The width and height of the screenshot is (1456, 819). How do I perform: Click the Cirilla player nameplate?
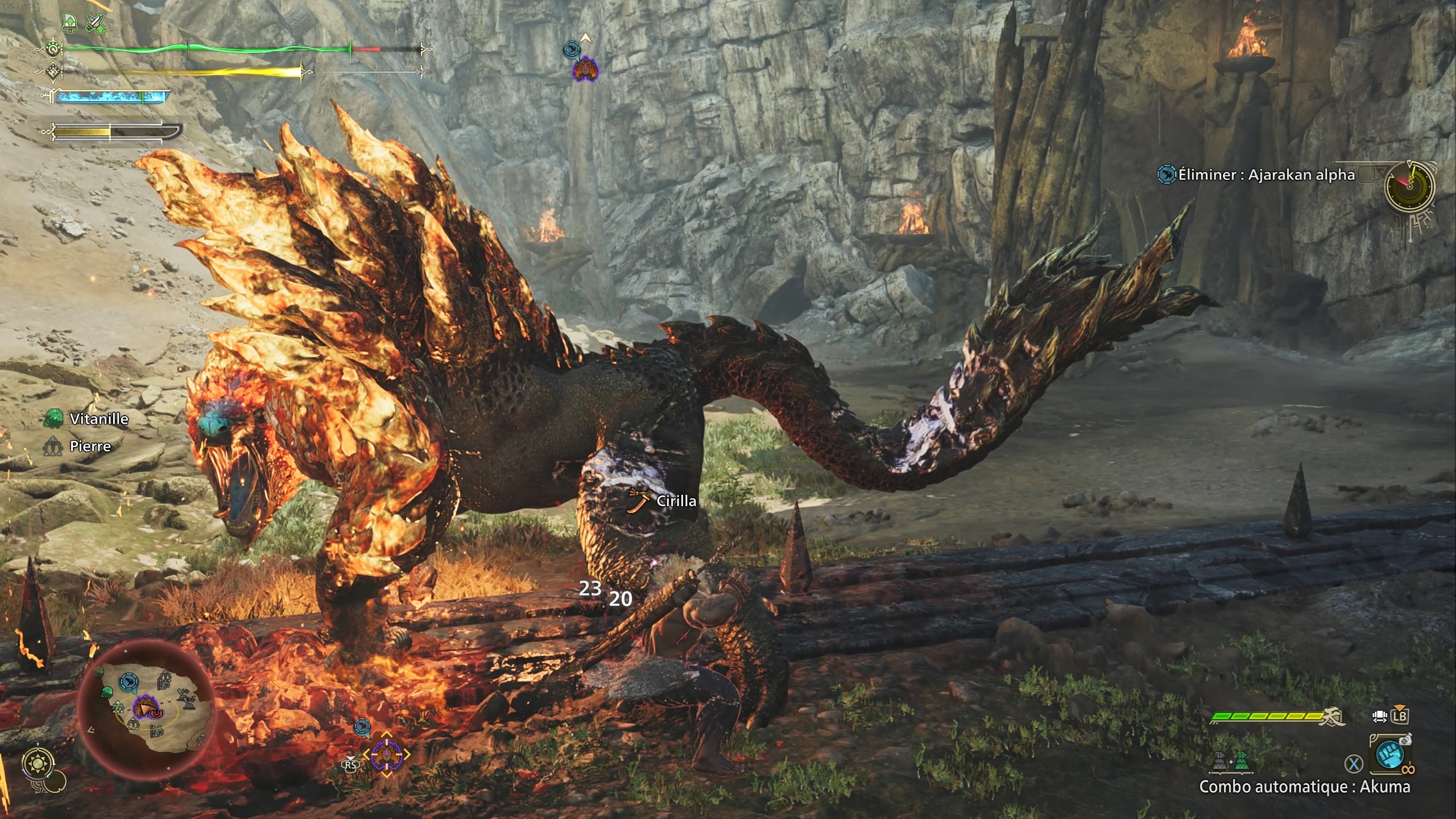(675, 501)
